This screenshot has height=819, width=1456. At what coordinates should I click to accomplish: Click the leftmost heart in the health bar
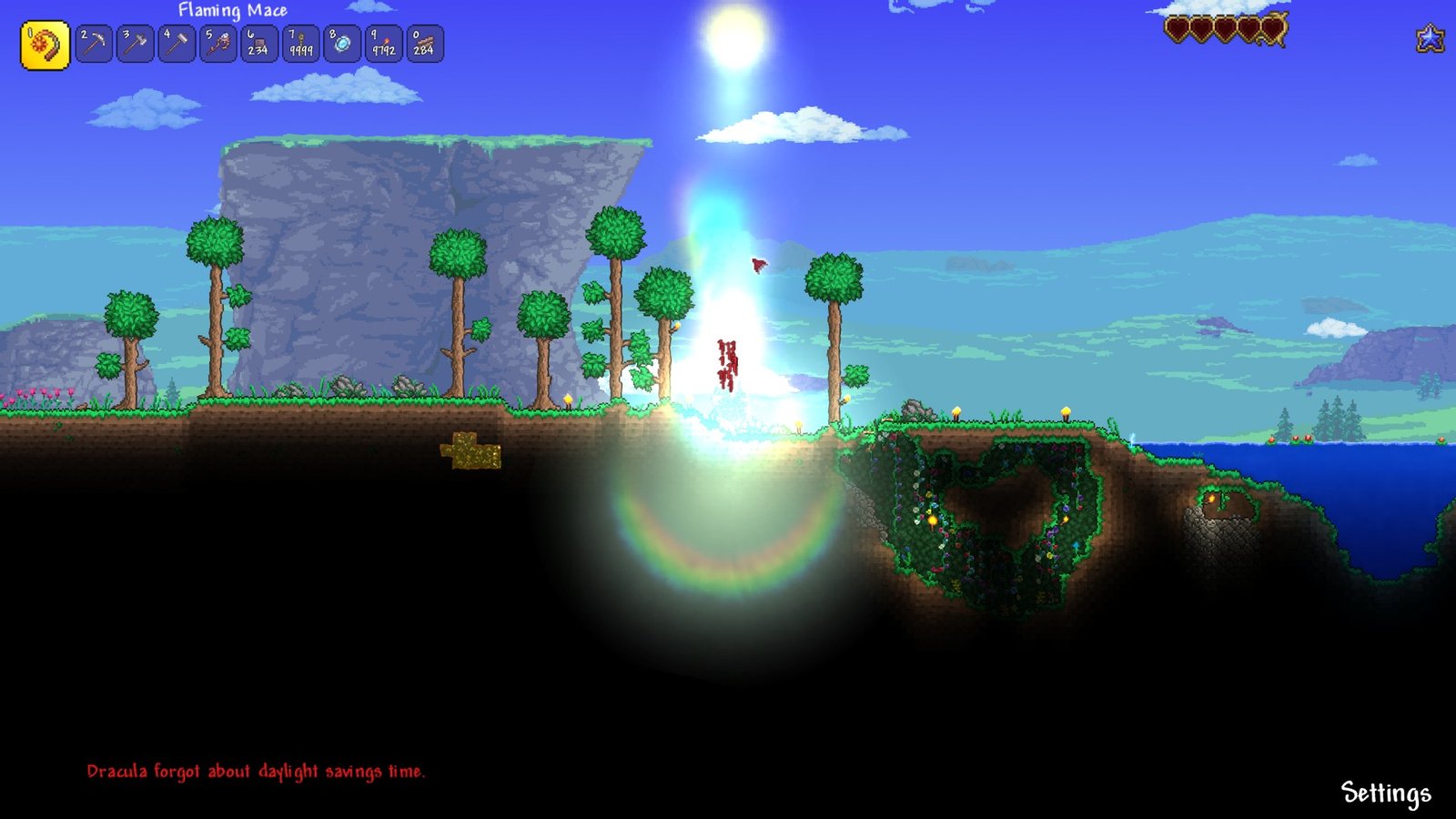pyautogui.click(x=1178, y=27)
